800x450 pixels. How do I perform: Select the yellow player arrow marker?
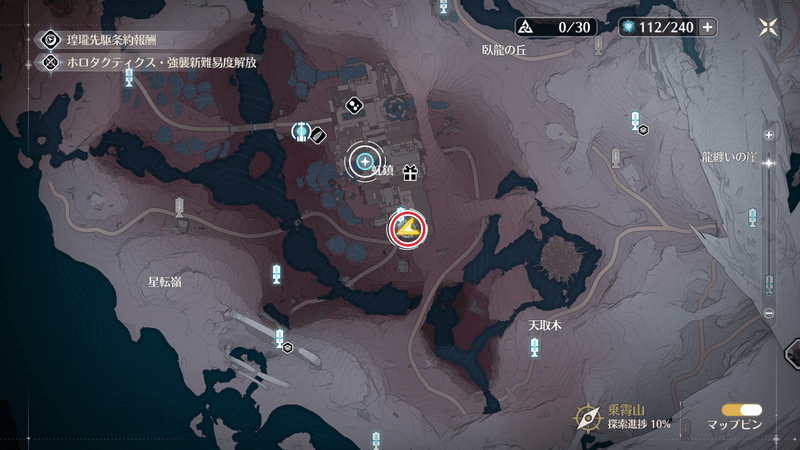tap(407, 230)
